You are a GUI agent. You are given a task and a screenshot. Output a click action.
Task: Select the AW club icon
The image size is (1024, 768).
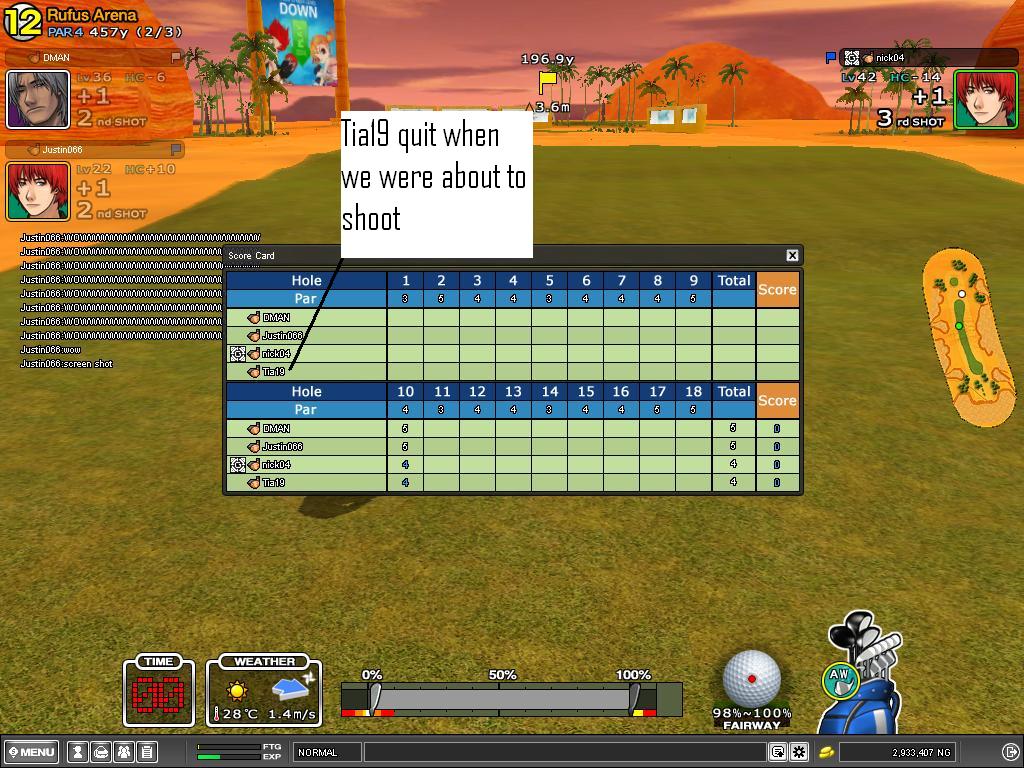coord(840,680)
